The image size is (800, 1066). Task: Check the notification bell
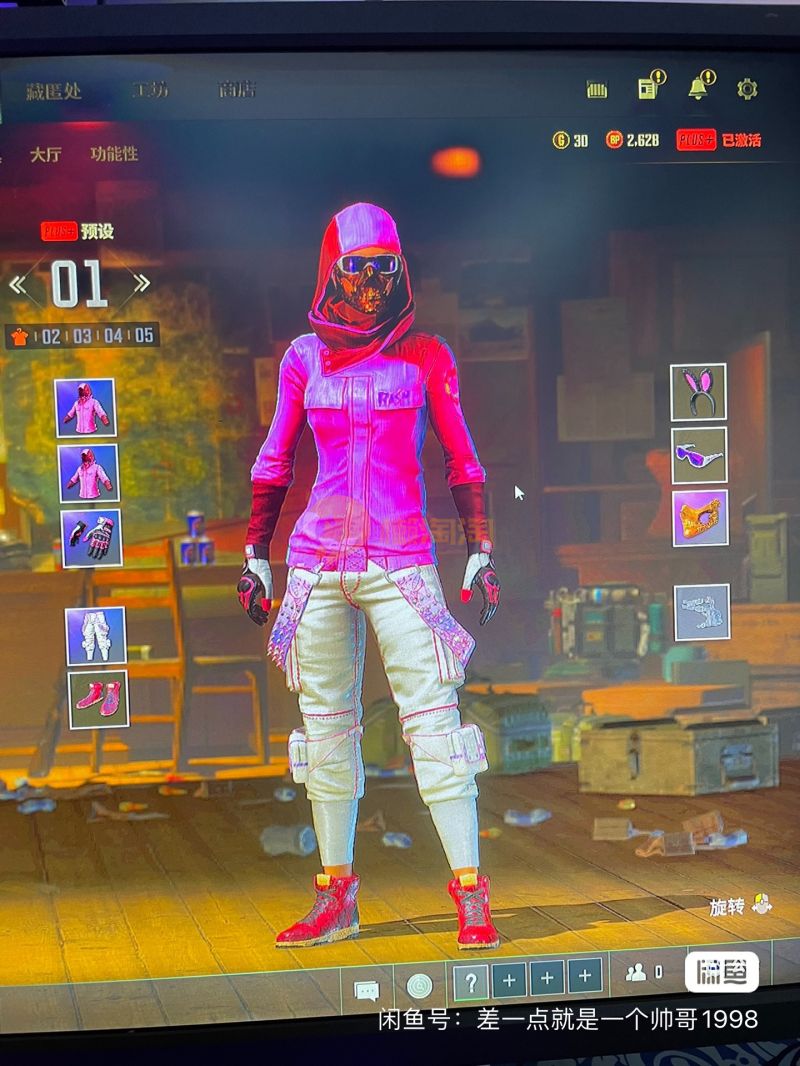pos(698,88)
